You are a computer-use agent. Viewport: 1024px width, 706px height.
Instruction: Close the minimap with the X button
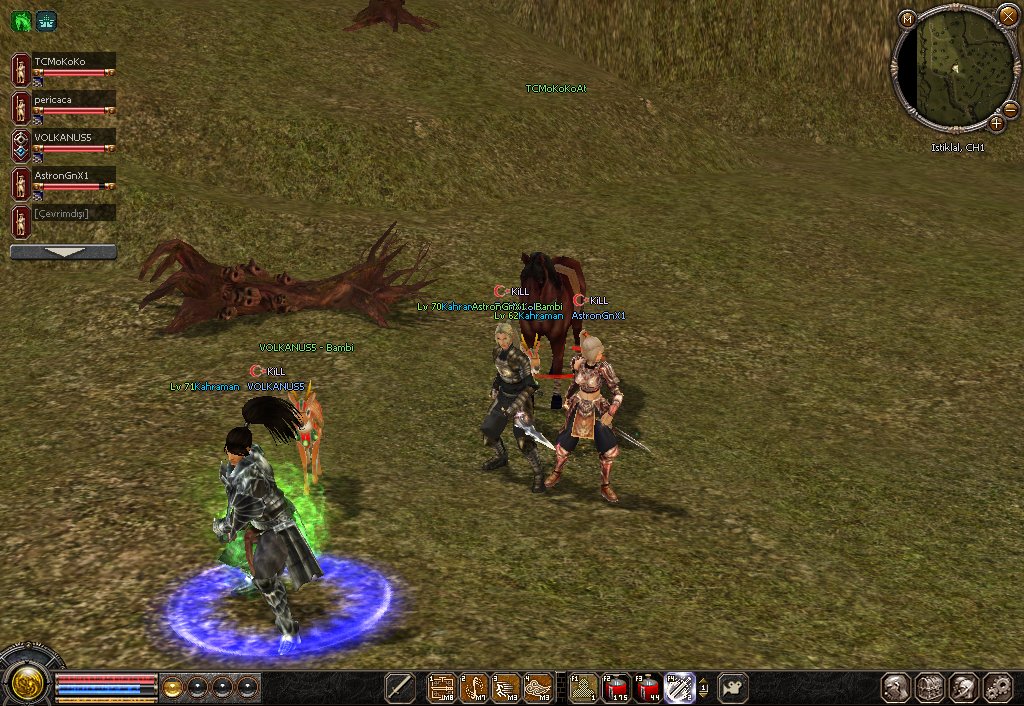[1007, 15]
